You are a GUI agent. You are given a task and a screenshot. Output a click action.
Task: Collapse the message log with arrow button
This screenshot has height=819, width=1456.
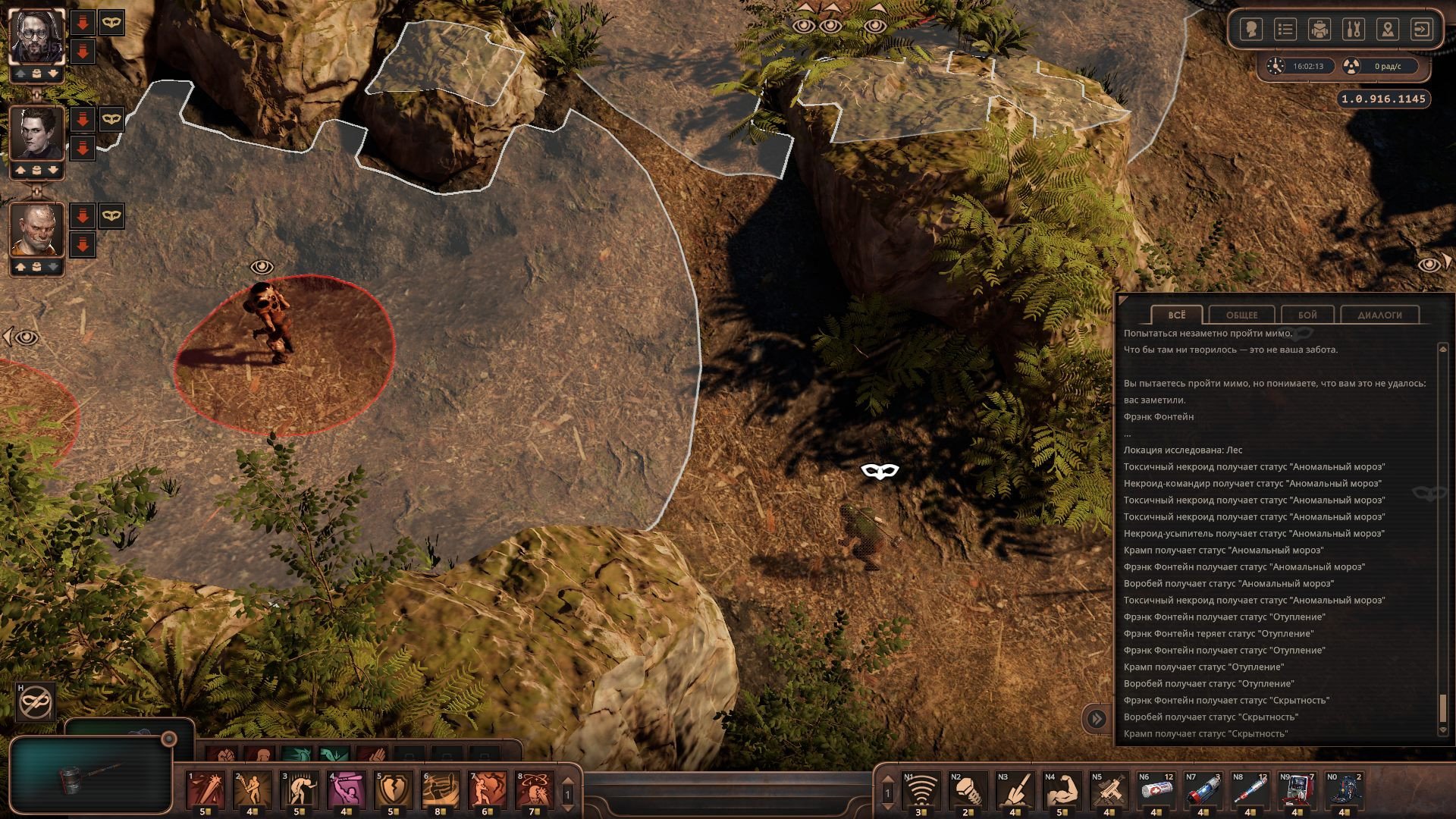click(1097, 719)
